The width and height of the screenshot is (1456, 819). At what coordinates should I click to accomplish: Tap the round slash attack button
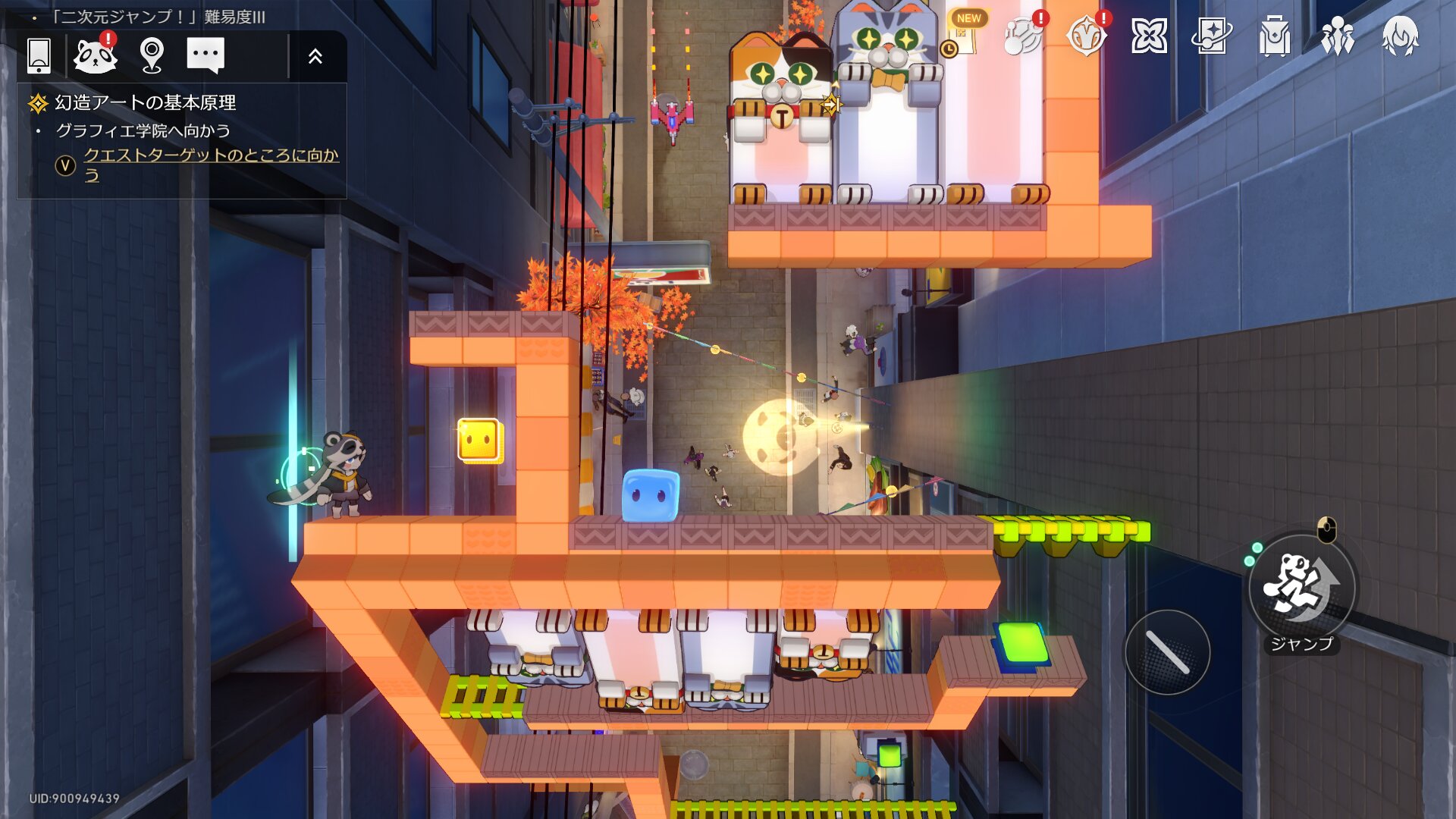point(1167,652)
